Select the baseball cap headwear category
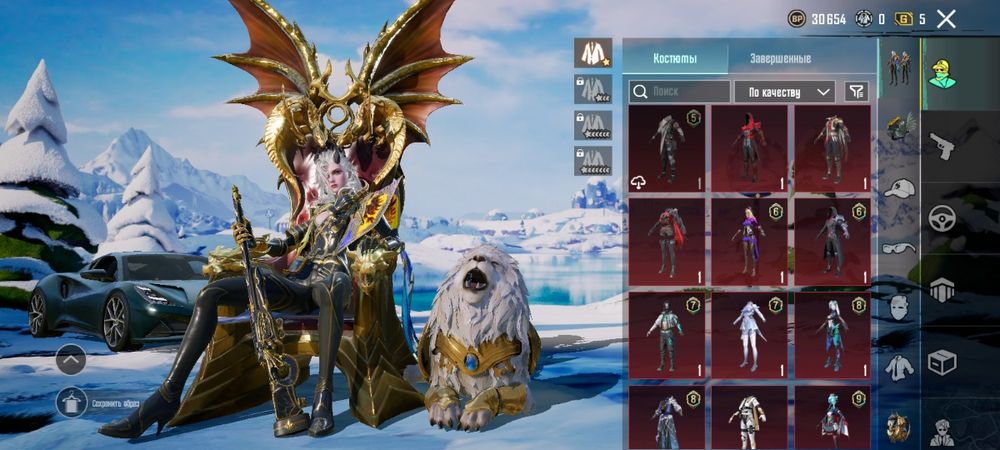Viewport: 1000px width, 450px height. pos(899,188)
